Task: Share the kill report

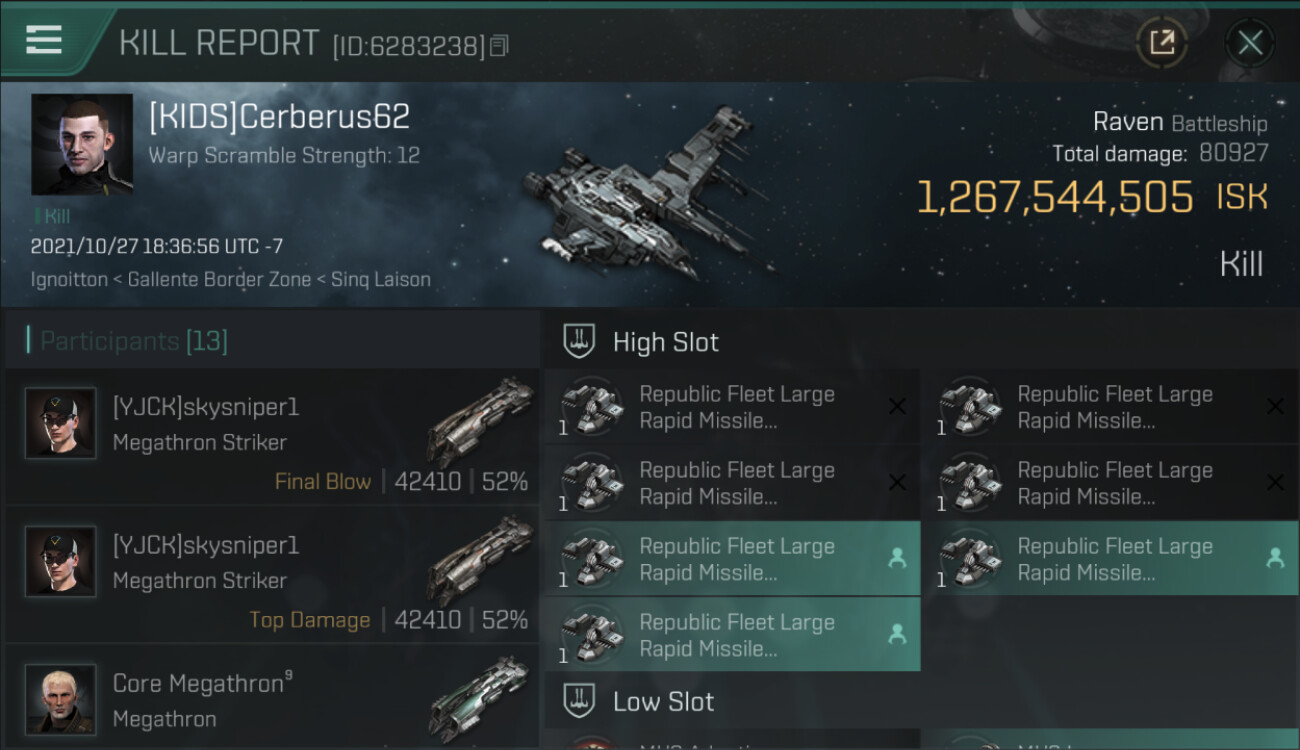Action: pyautogui.click(x=1162, y=43)
